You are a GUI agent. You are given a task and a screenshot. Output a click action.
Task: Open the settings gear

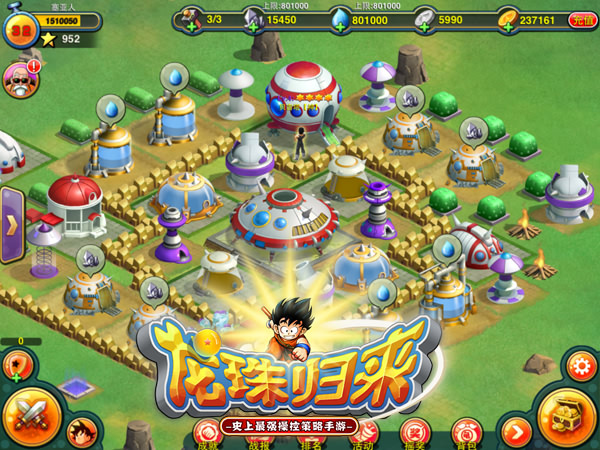pos(581,365)
